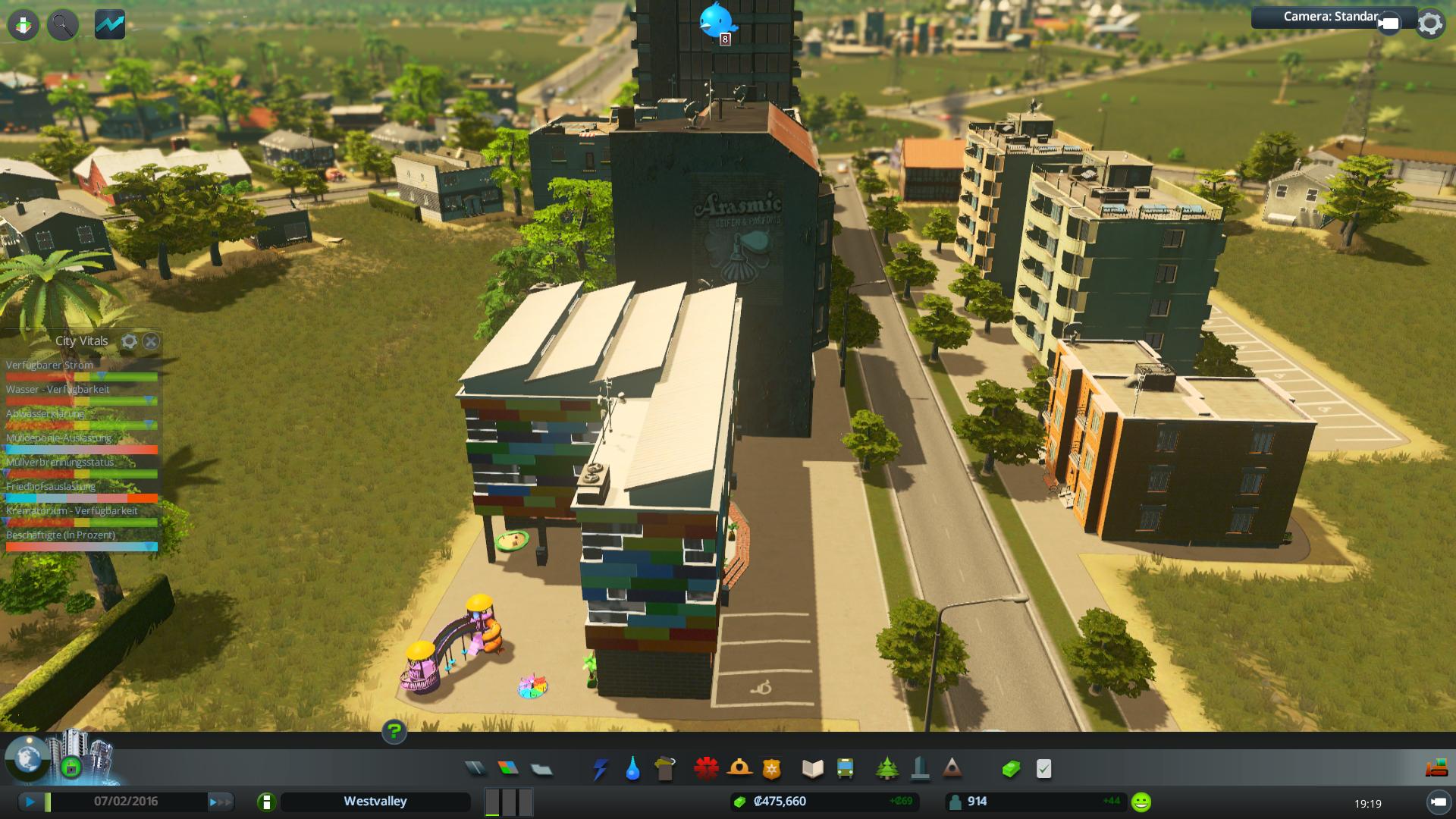Open the statistics graph panel
This screenshot has width=1456, height=819.
click(x=110, y=25)
